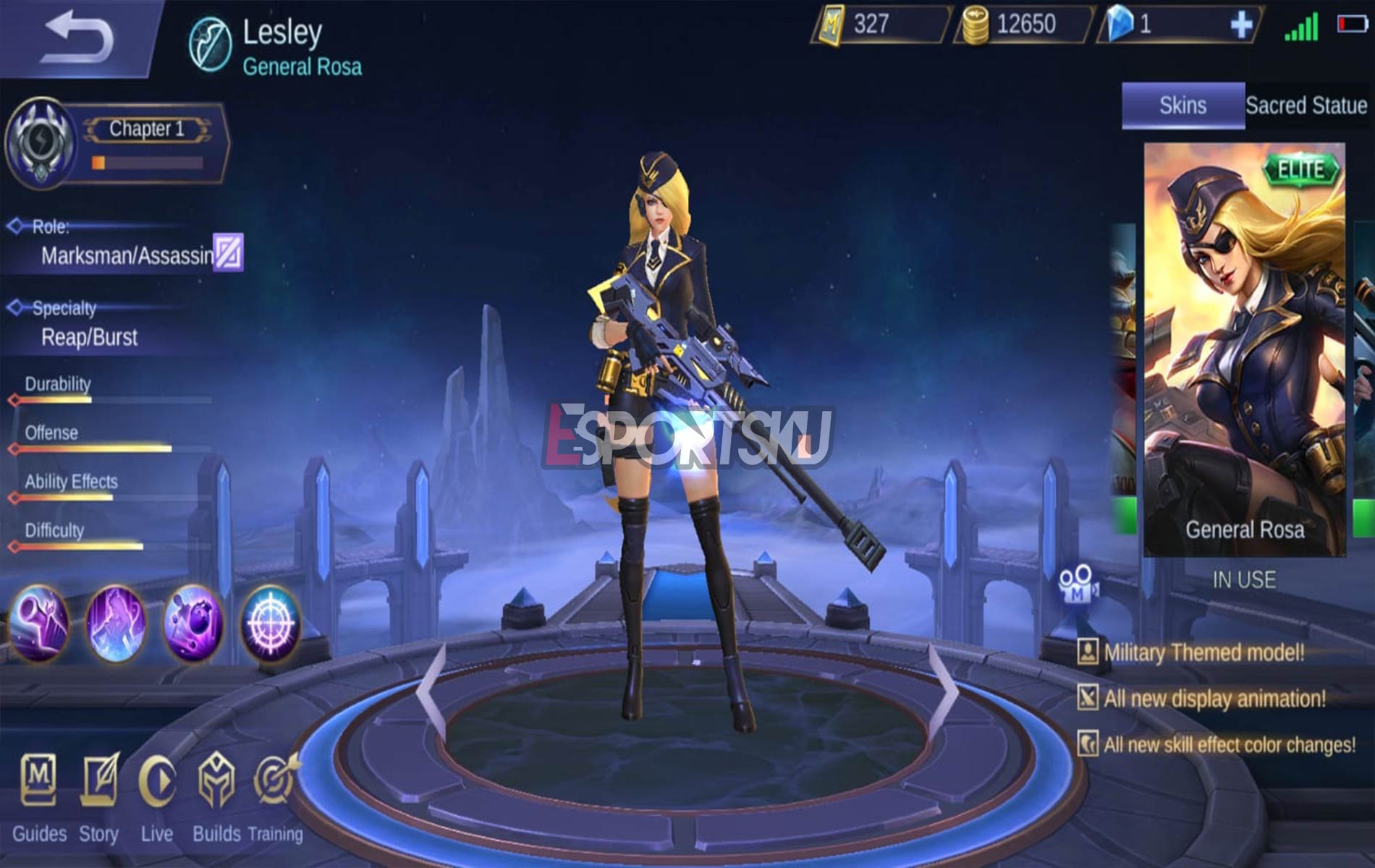Viewport: 1375px width, 868px height.
Task: Expand the Chapter 1 badge panel
Action: [x=148, y=130]
